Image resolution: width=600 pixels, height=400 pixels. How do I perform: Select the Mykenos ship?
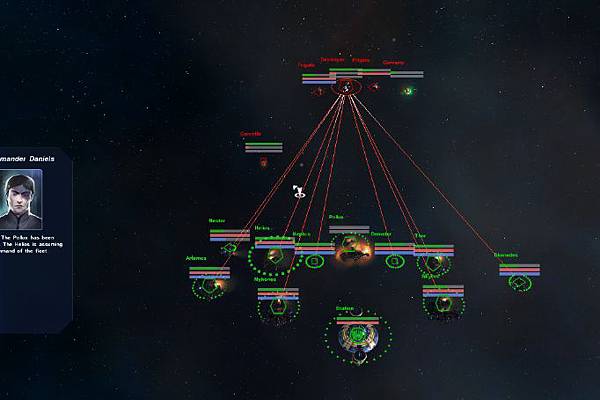pyautogui.click(x=277, y=308)
